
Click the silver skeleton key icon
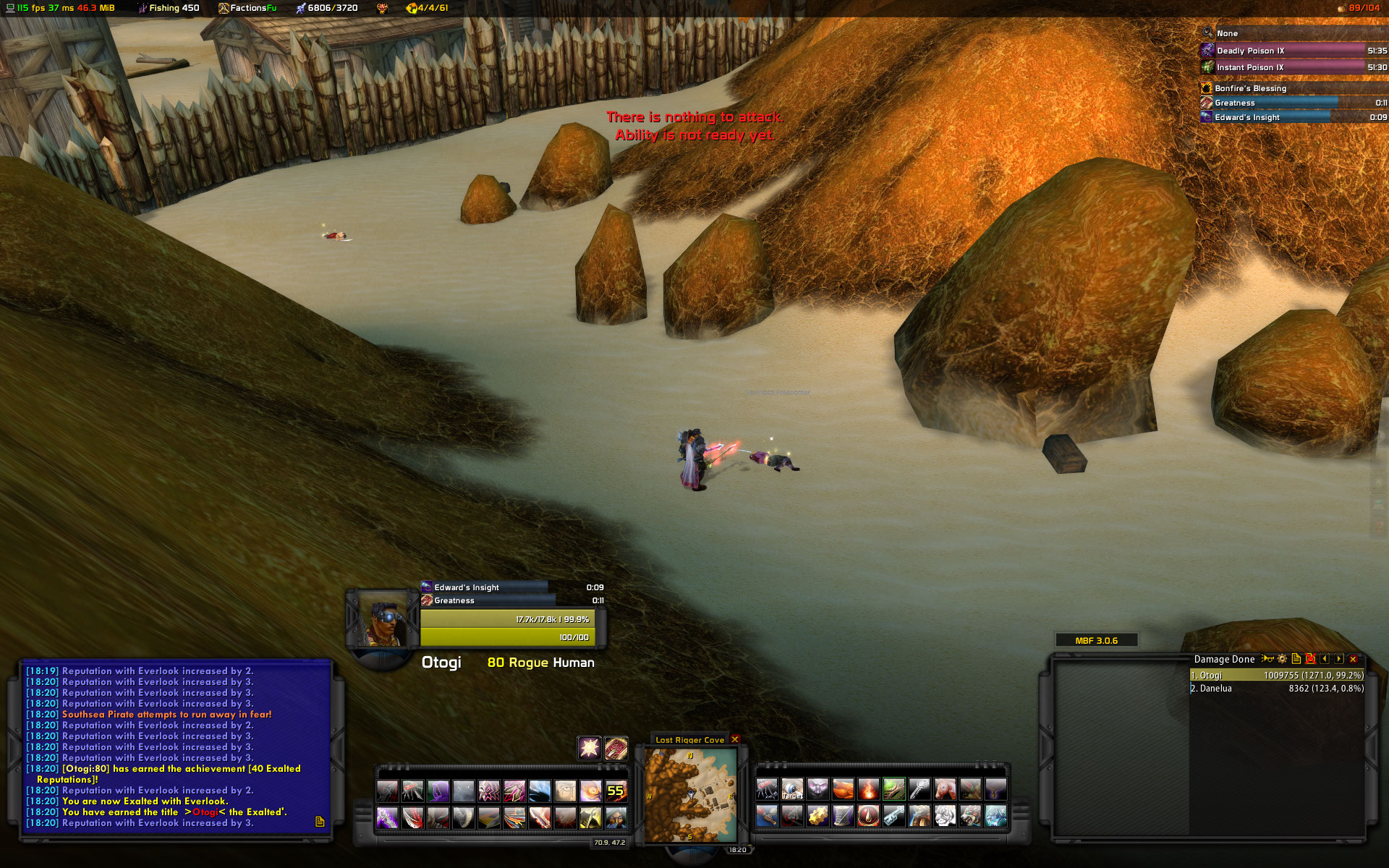pos(919,789)
